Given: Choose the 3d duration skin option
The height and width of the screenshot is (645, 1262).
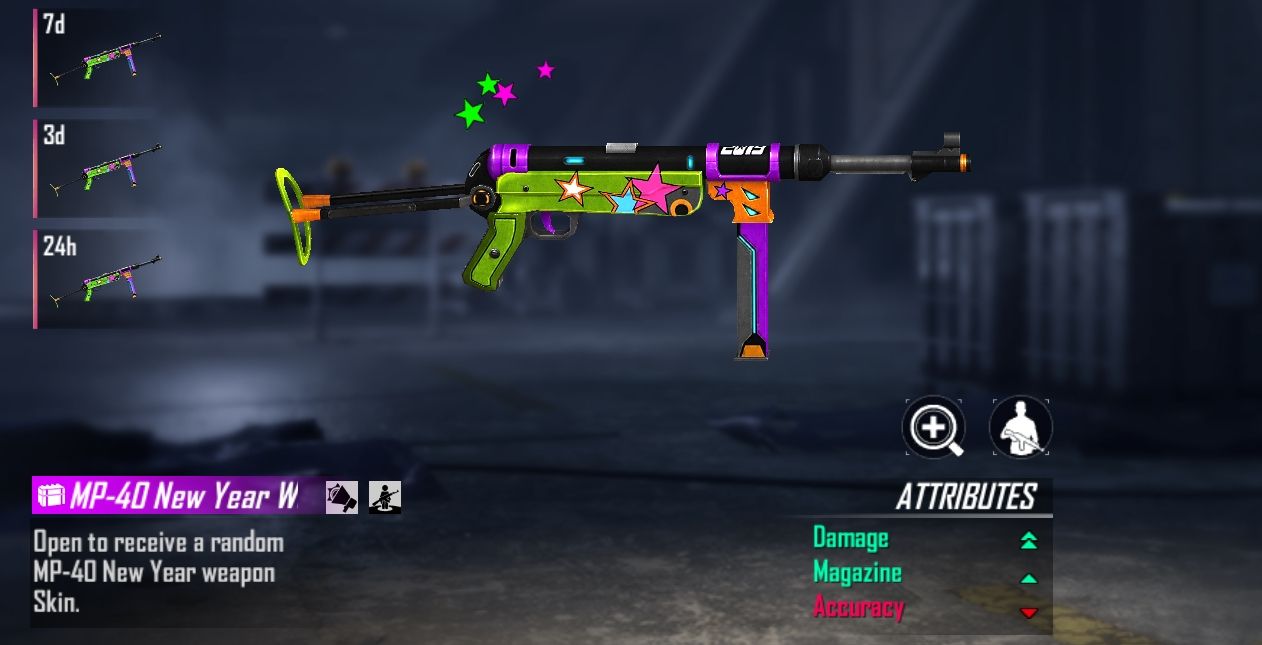Looking at the screenshot, I should [x=100, y=168].
